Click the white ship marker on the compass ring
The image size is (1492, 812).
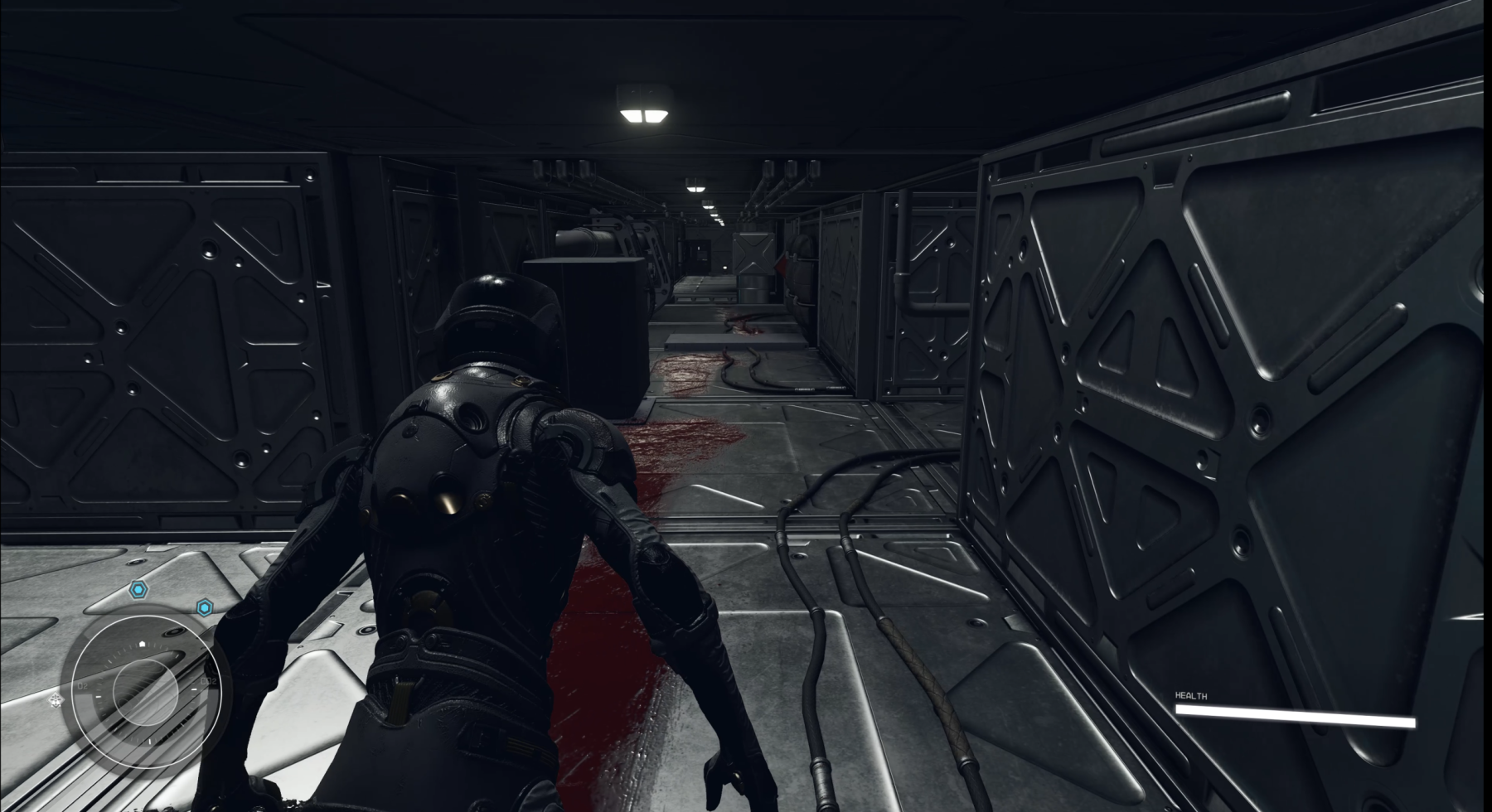(x=143, y=643)
